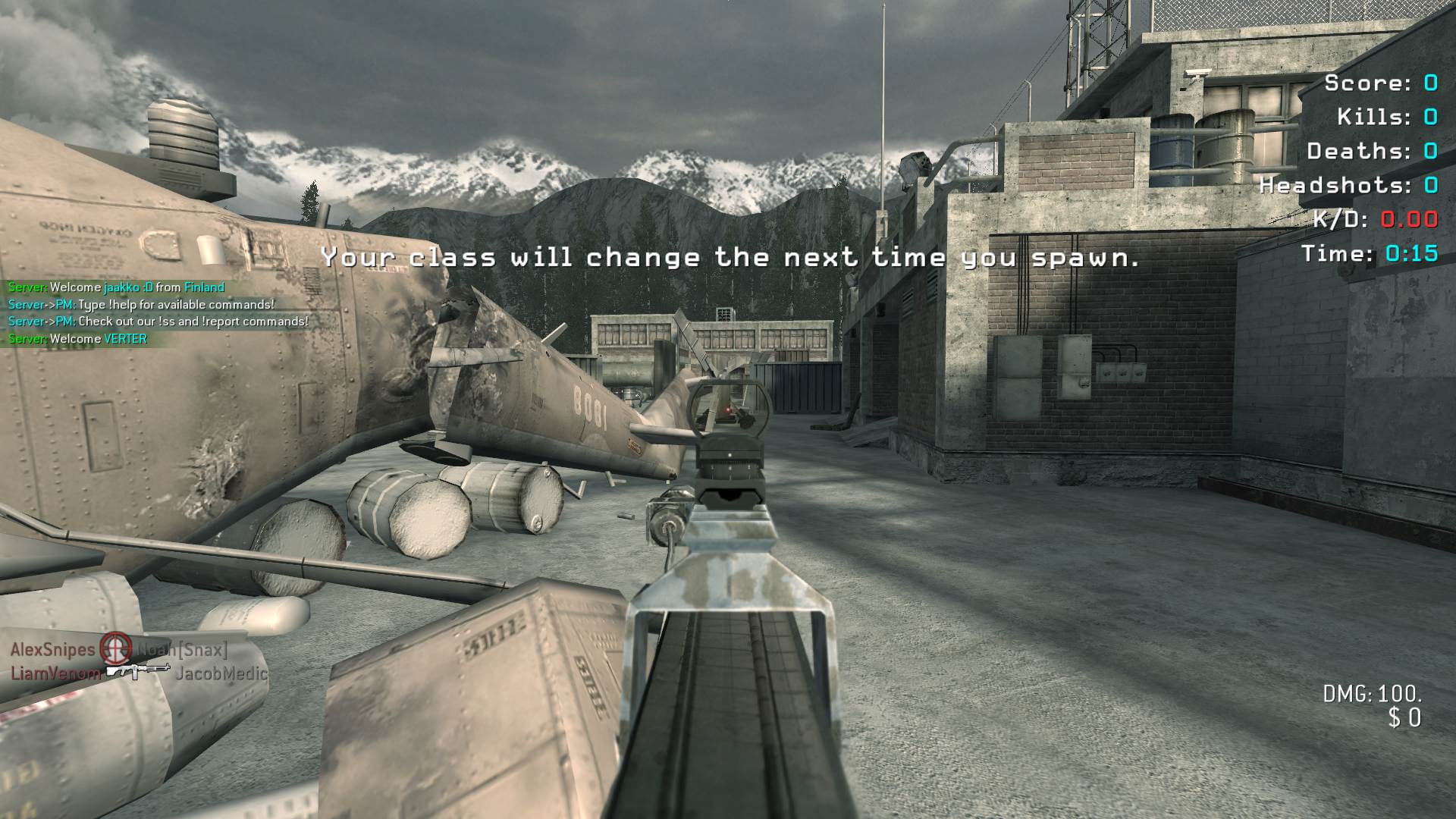Select the Welcome jaakko server chat message
Viewport: 1456px width, 819px height.
(116, 287)
